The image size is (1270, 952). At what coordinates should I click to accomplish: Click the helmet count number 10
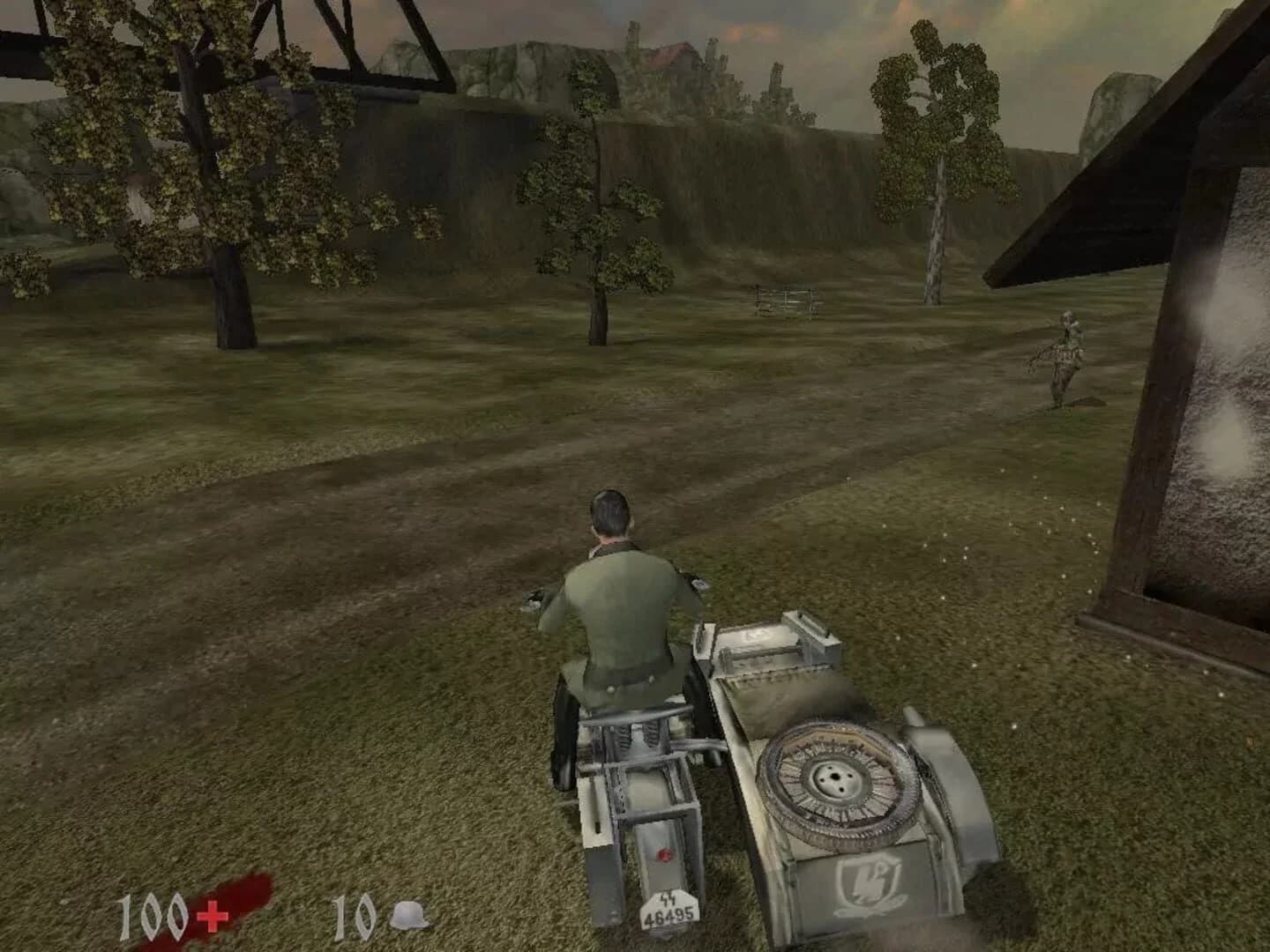coord(351,917)
